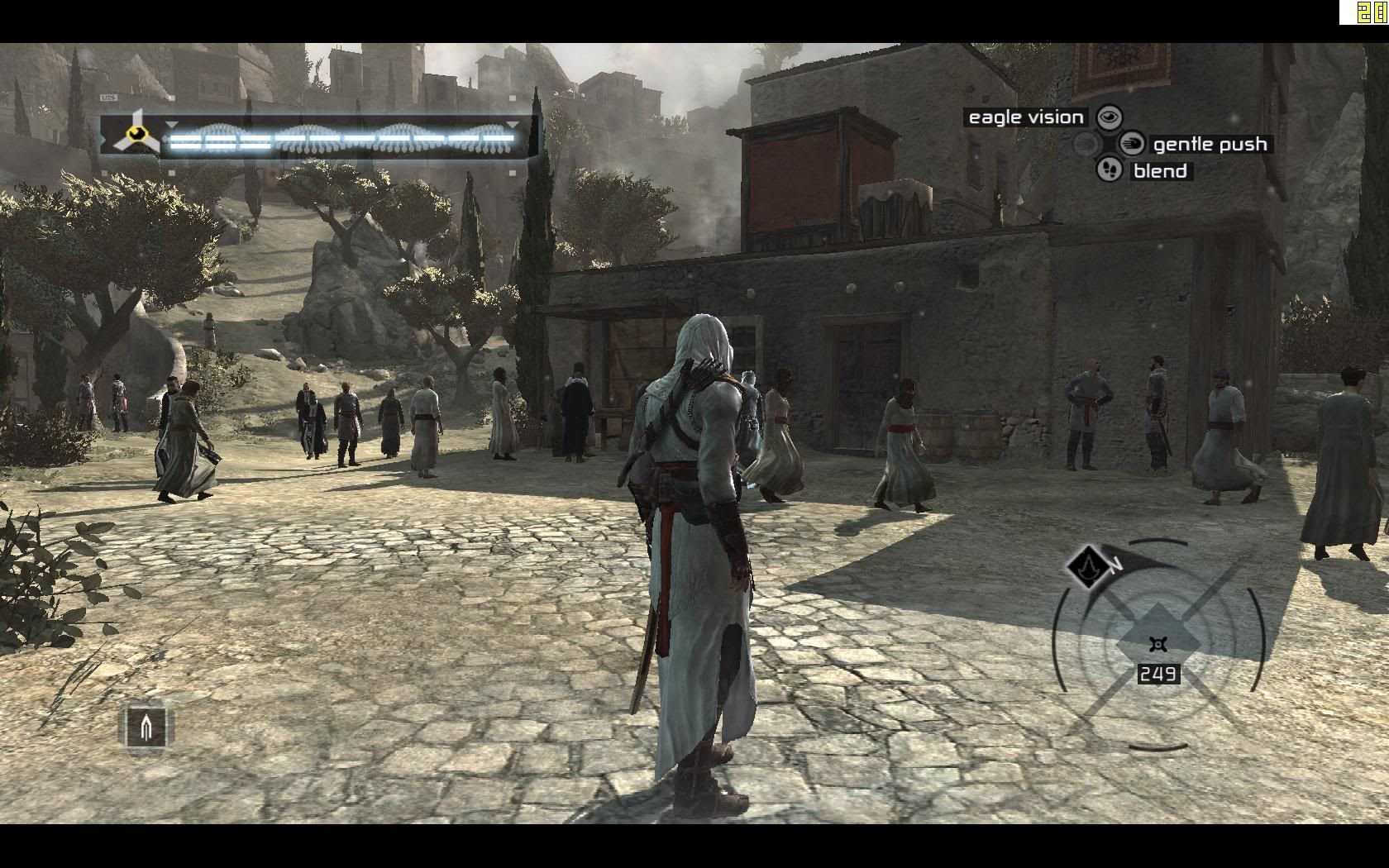1389x868 pixels.
Task: Click the gentle push hand icon
Action: tap(1132, 145)
